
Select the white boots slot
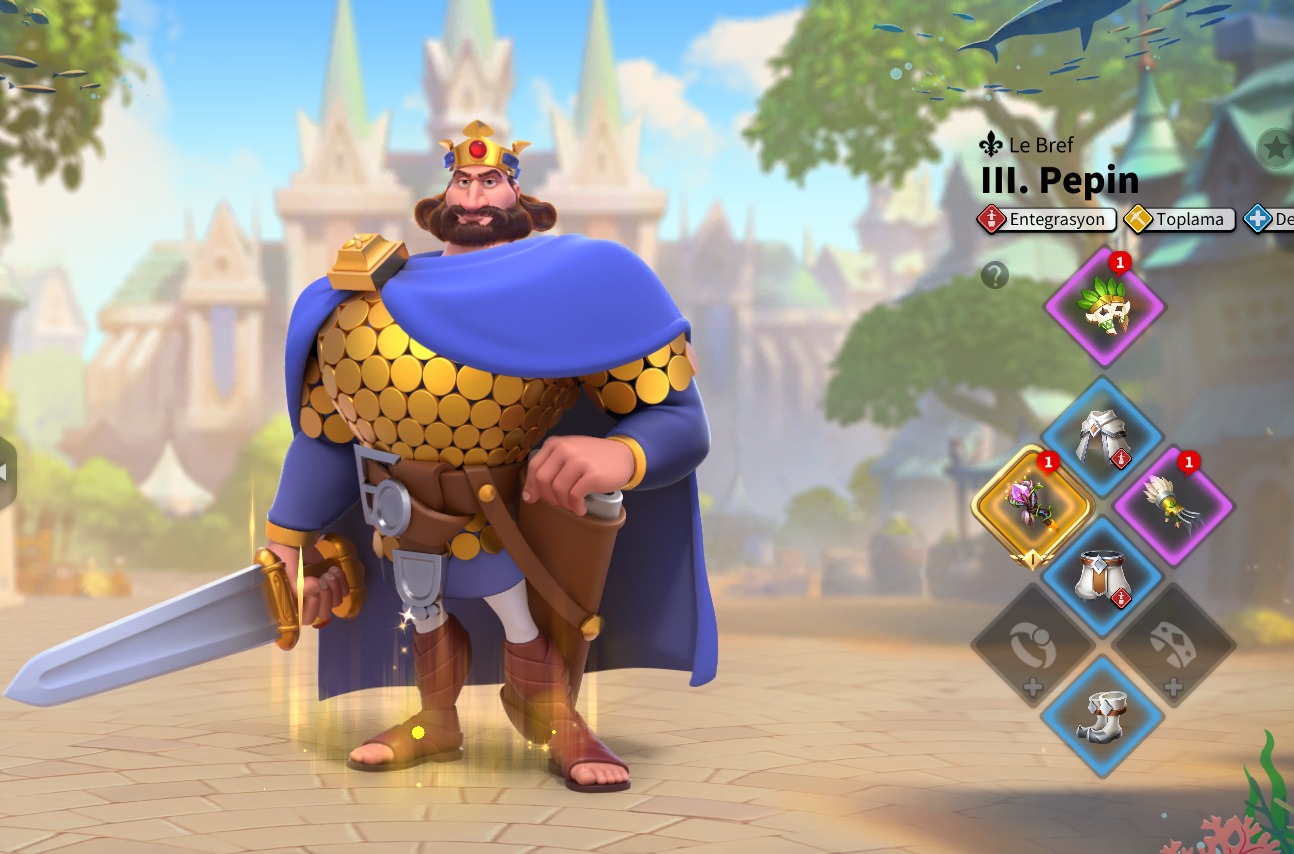tap(1103, 716)
